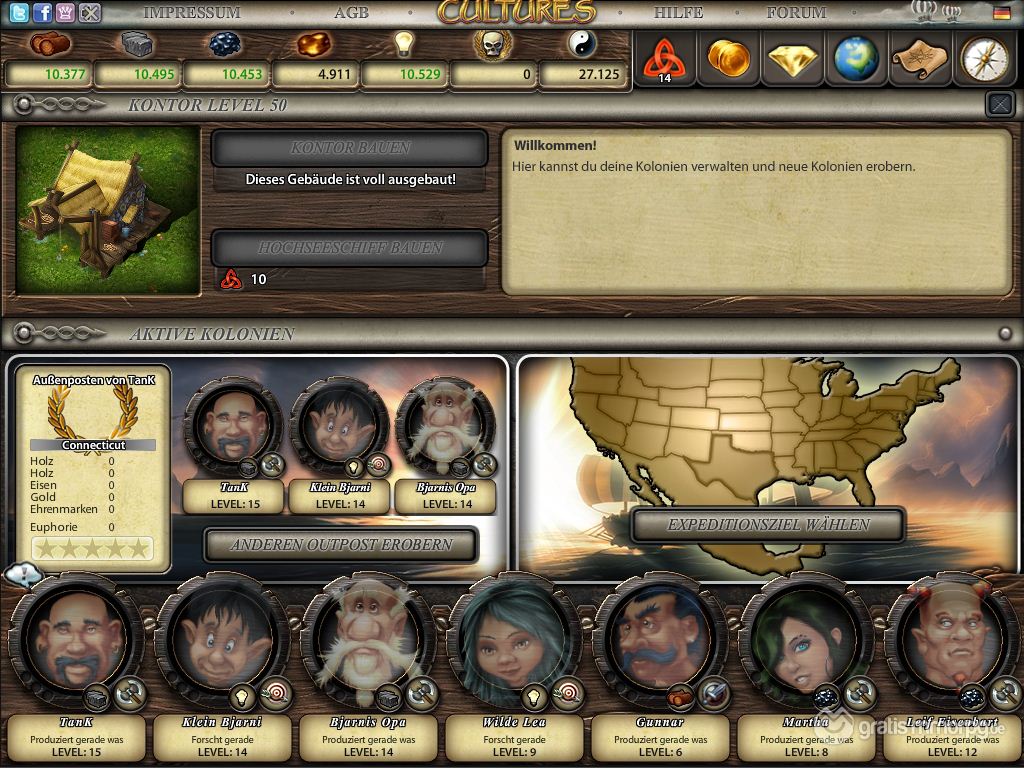Choose Expeditionsziel Wählen on the map
This screenshot has width=1024, height=768.
[768, 525]
